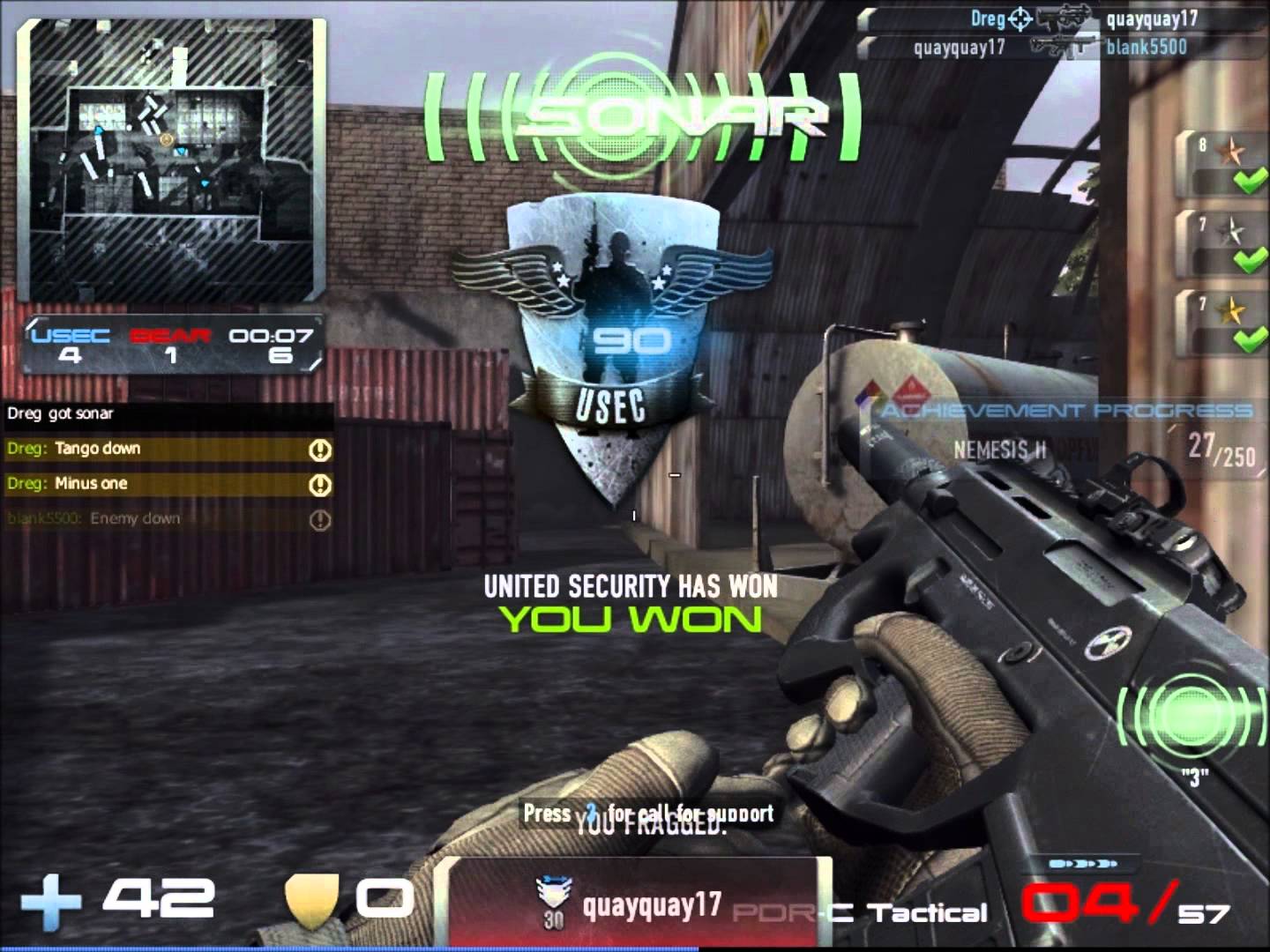Select the 'Dreg: Minus one' chat message

point(168,484)
